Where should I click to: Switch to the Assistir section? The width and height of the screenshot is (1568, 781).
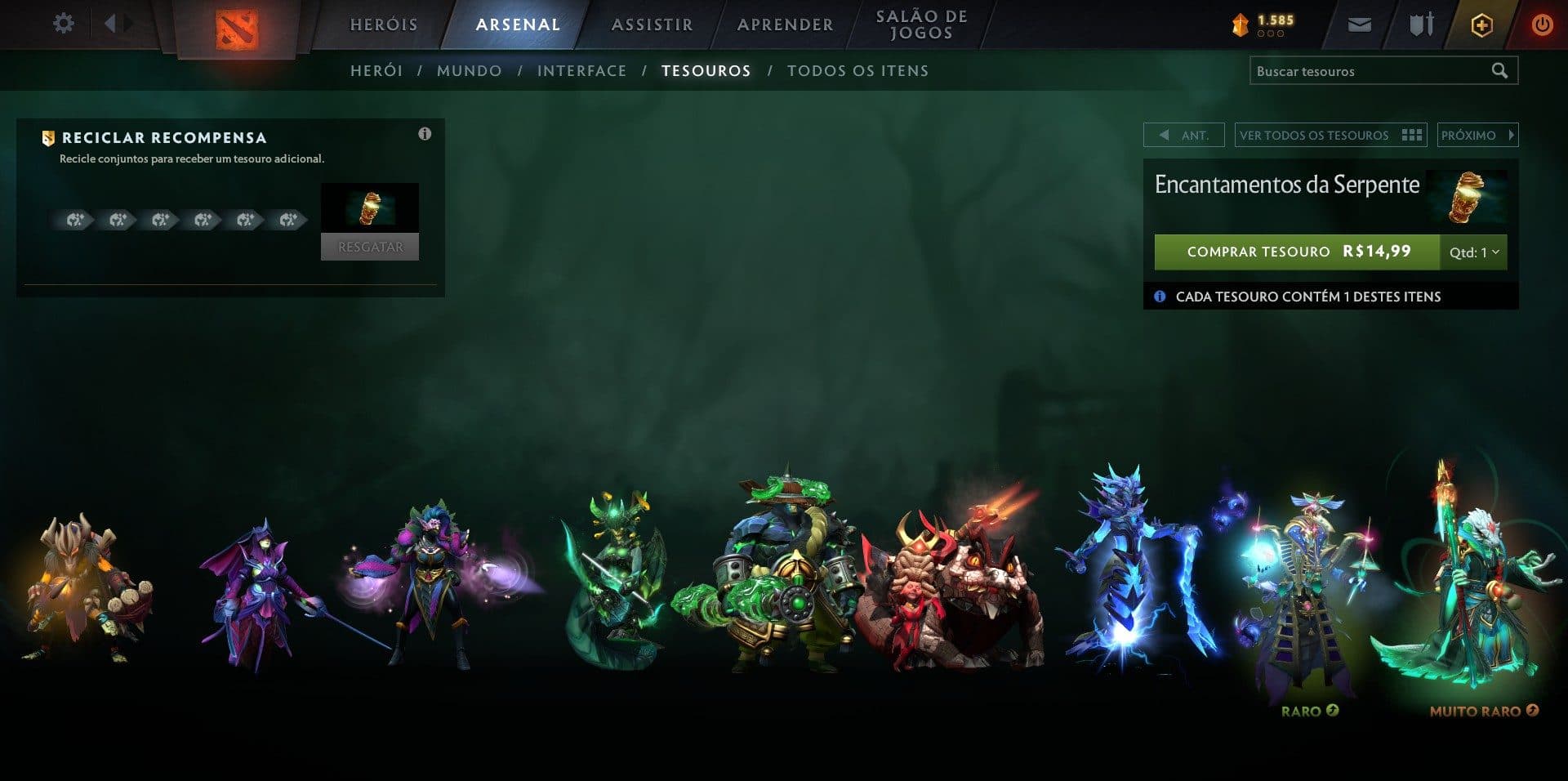coord(652,25)
